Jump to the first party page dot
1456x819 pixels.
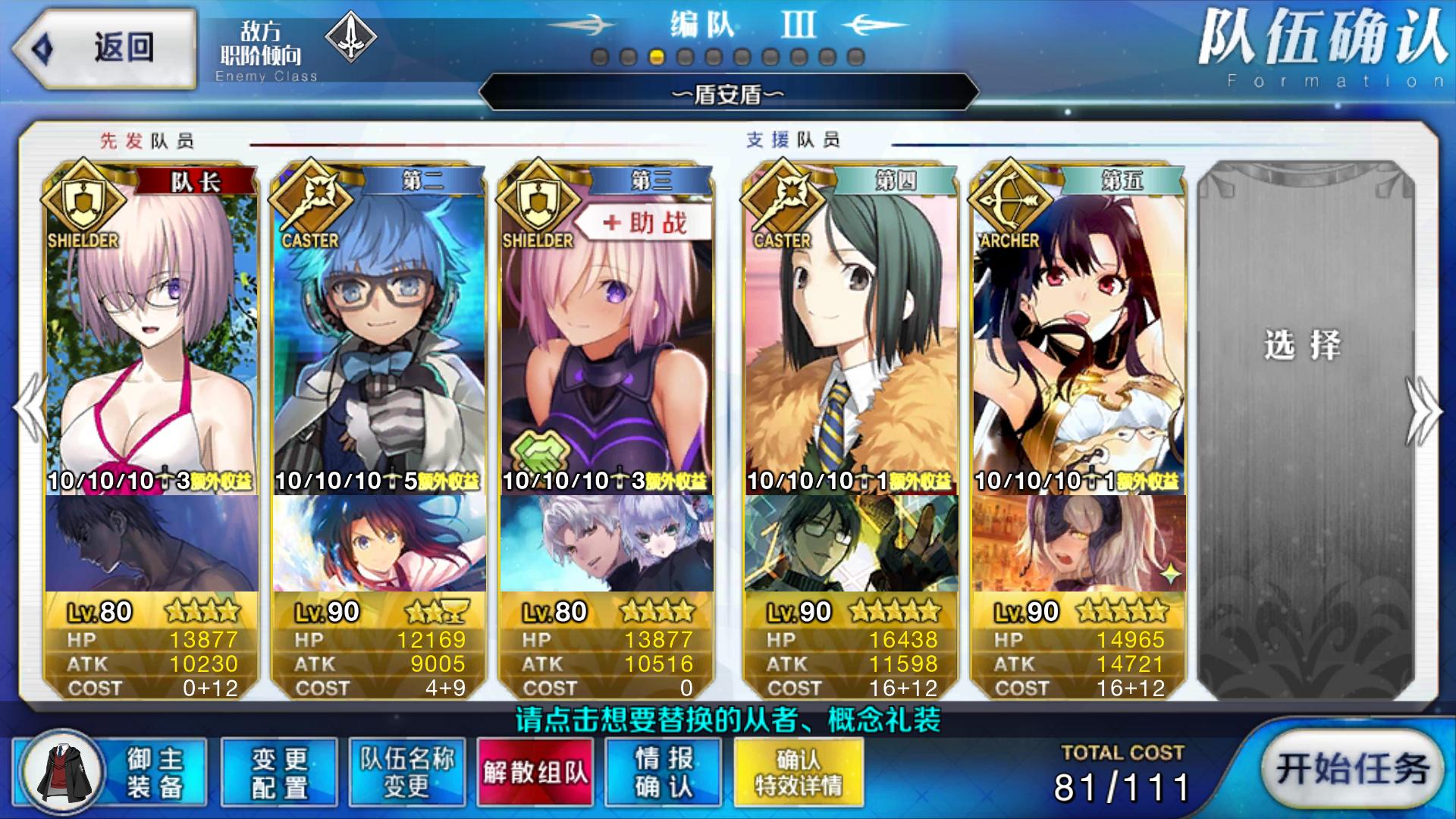tap(600, 58)
